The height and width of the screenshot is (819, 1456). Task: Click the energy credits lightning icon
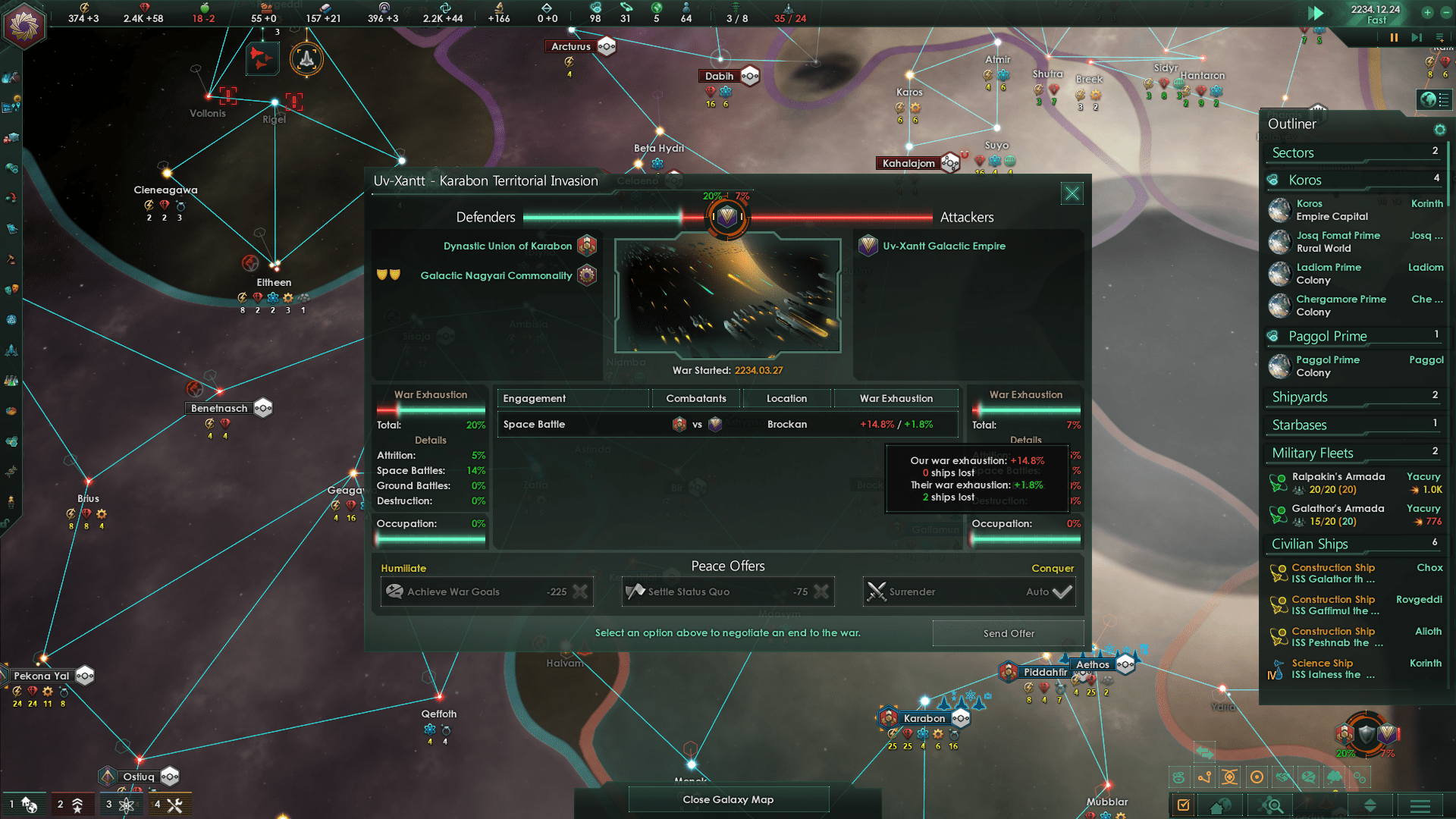point(83,8)
